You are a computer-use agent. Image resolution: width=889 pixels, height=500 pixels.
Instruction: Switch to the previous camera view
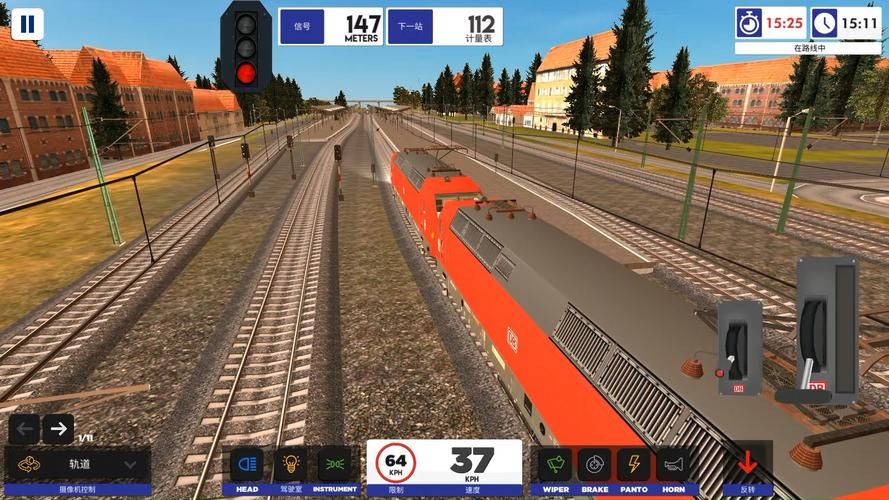point(25,430)
